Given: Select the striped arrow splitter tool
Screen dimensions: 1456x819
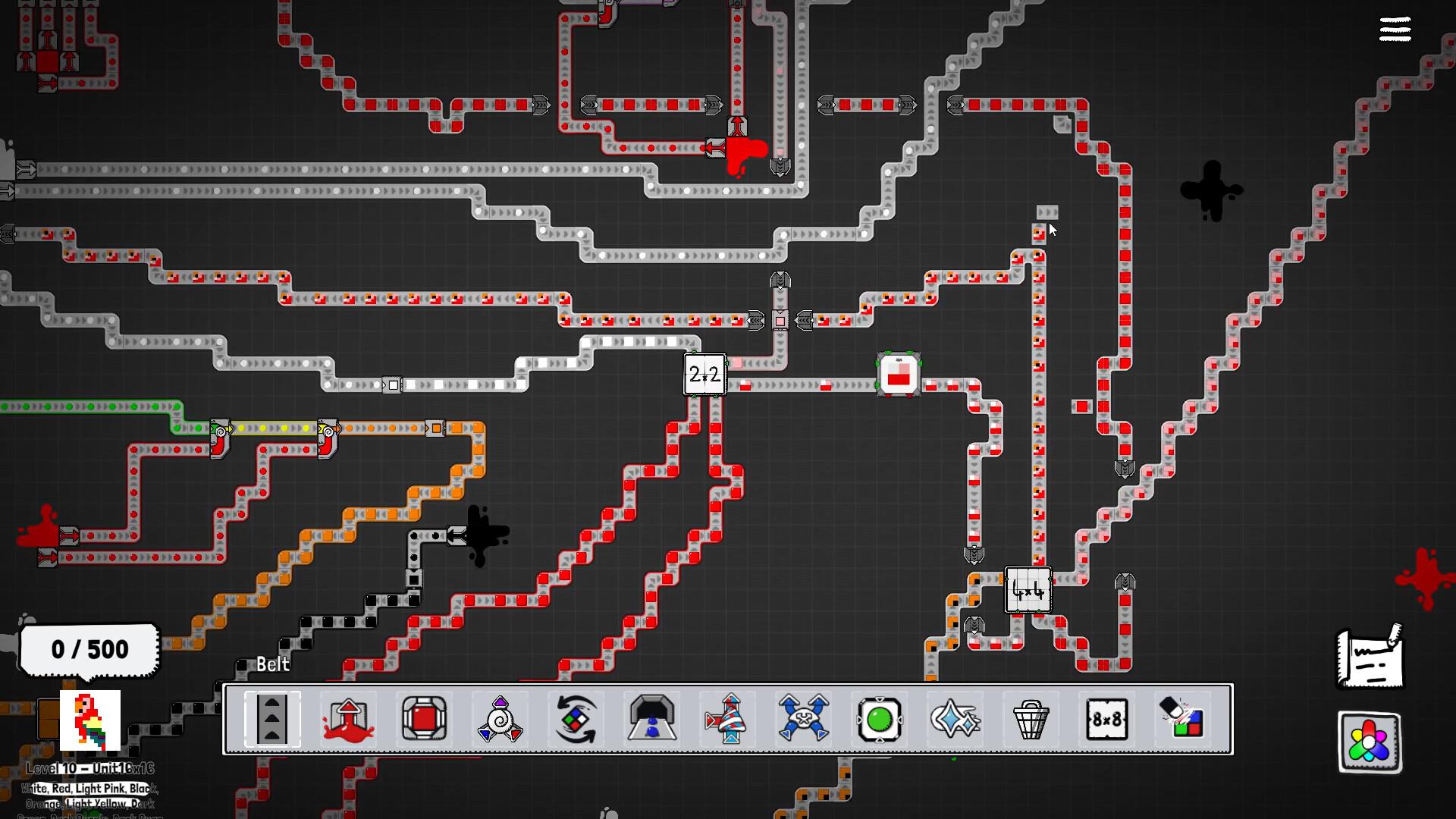Looking at the screenshot, I should [727, 720].
